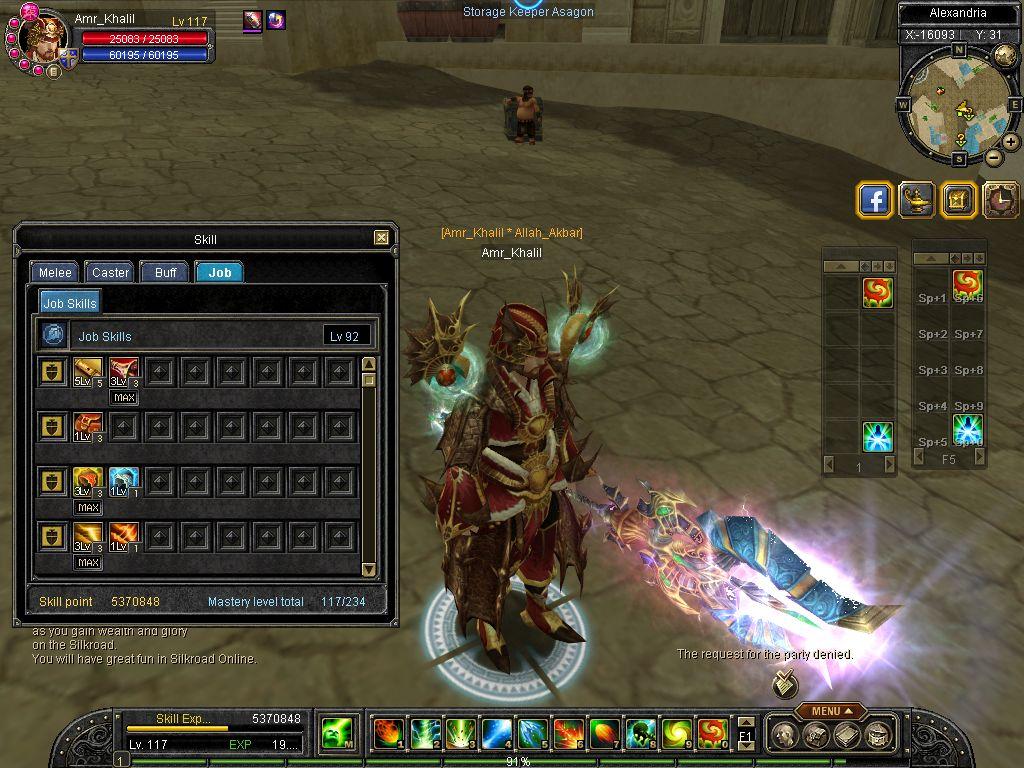Open the clock event button
This screenshot has width=1024, height=768.
coord(999,200)
